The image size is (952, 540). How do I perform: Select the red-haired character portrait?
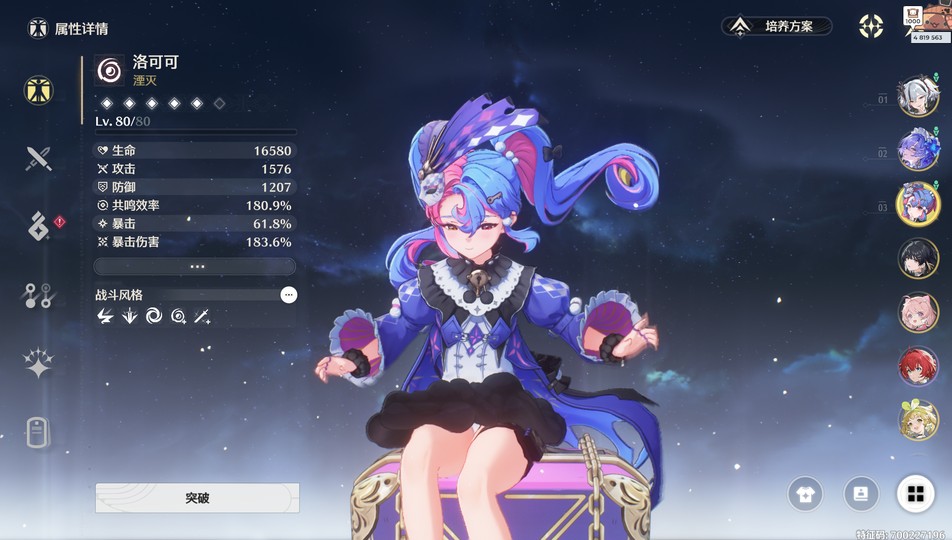coord(918,366)
